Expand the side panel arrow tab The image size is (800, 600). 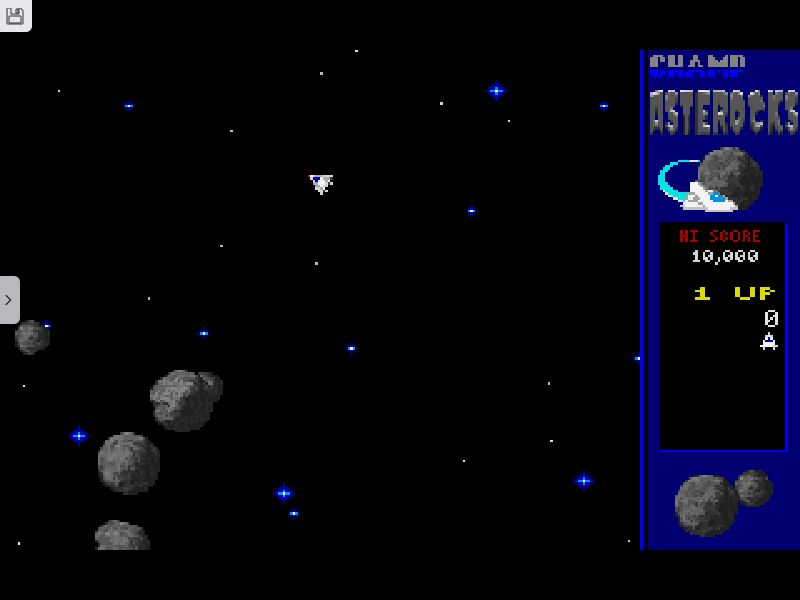[x=9, y=300]
